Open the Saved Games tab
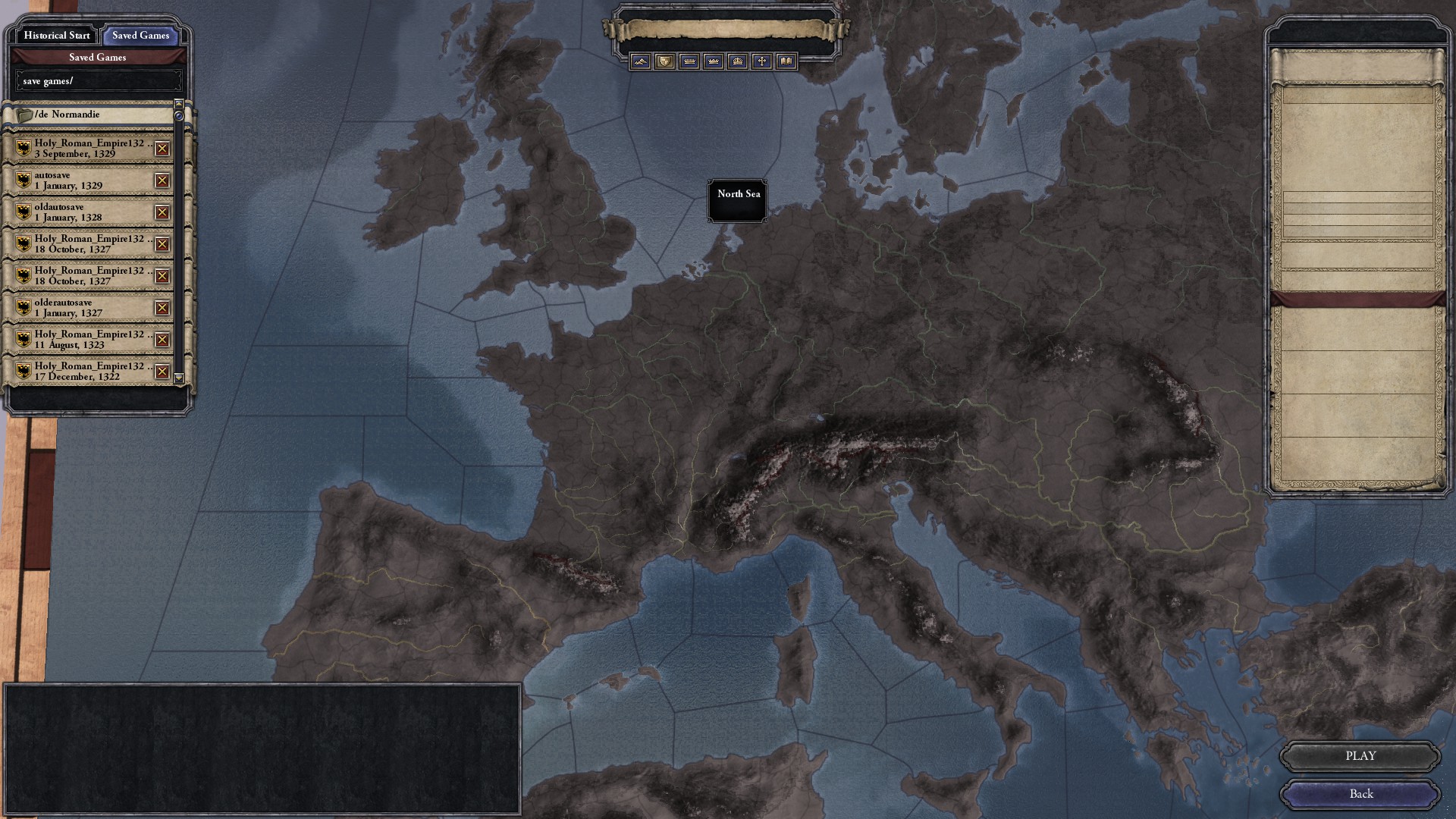Image resolution: width=1456 pixels, height=819 pixels. tap(140, 36)
